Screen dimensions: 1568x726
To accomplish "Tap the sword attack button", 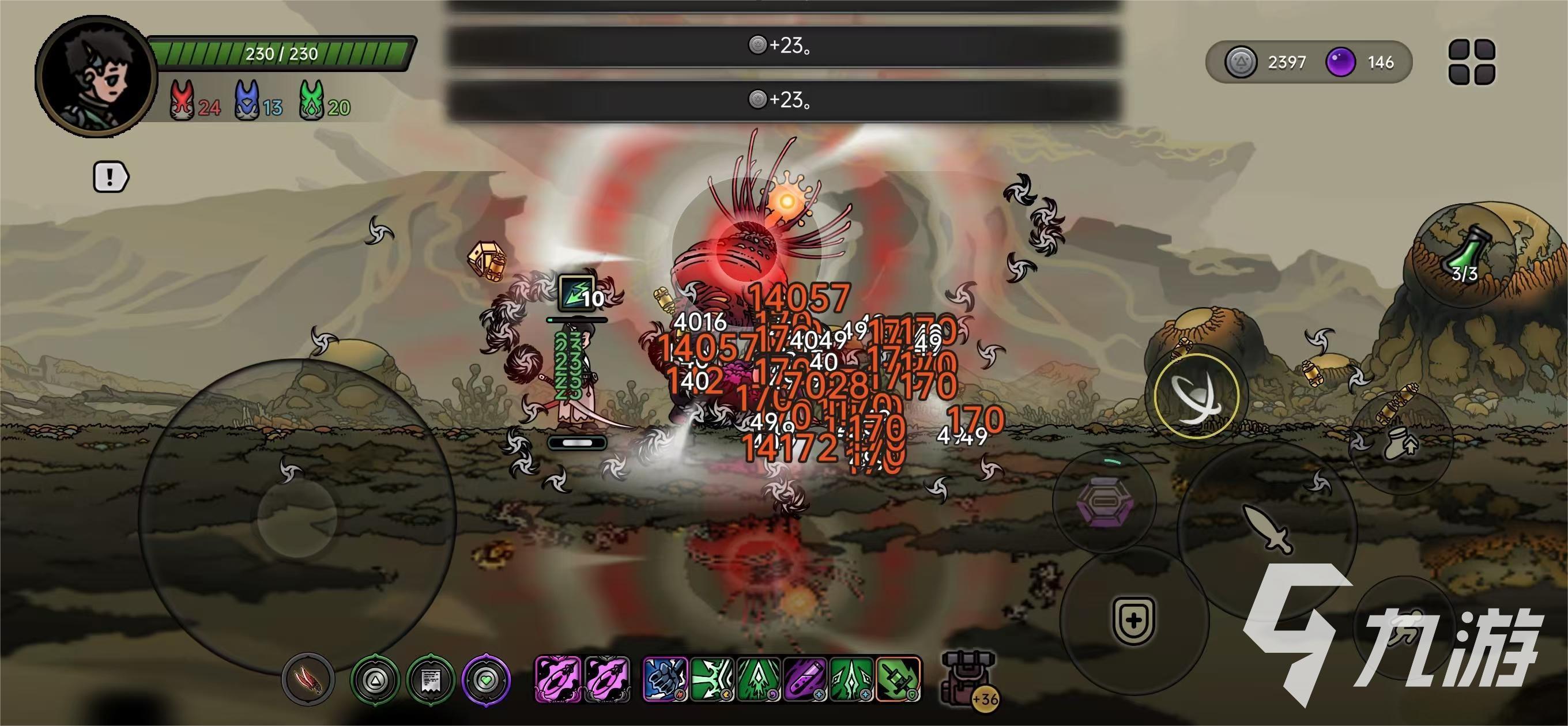I will pyautogui.click(x=1267, y=528).
